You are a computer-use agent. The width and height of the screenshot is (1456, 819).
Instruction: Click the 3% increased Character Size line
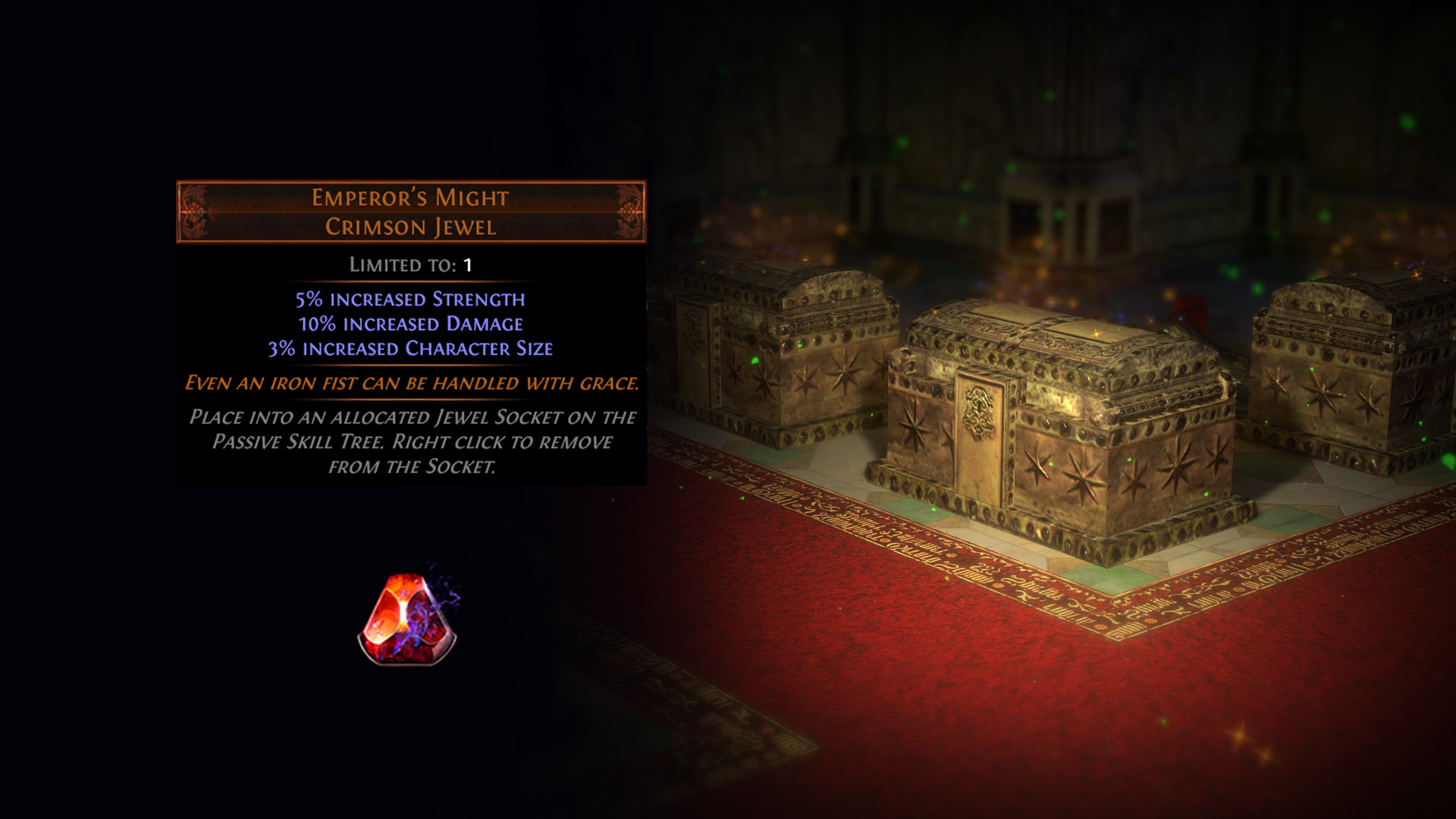point(409,348)
